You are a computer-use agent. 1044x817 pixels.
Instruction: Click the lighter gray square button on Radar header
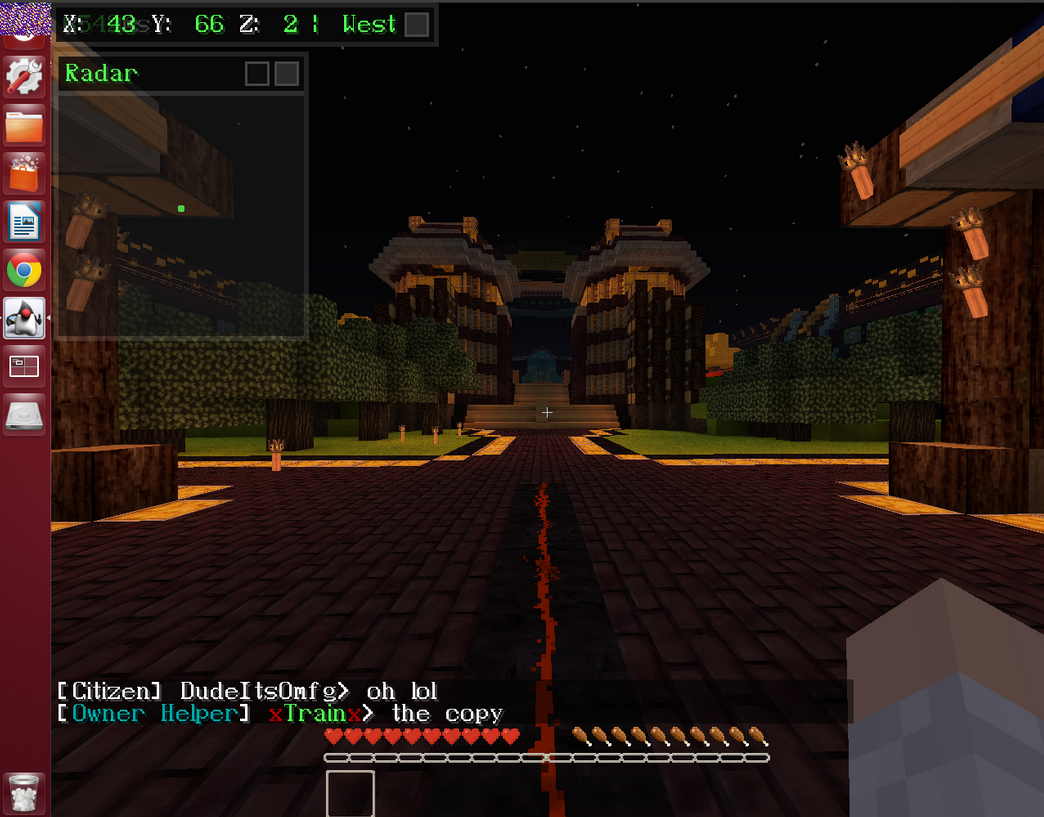[287, 74]
